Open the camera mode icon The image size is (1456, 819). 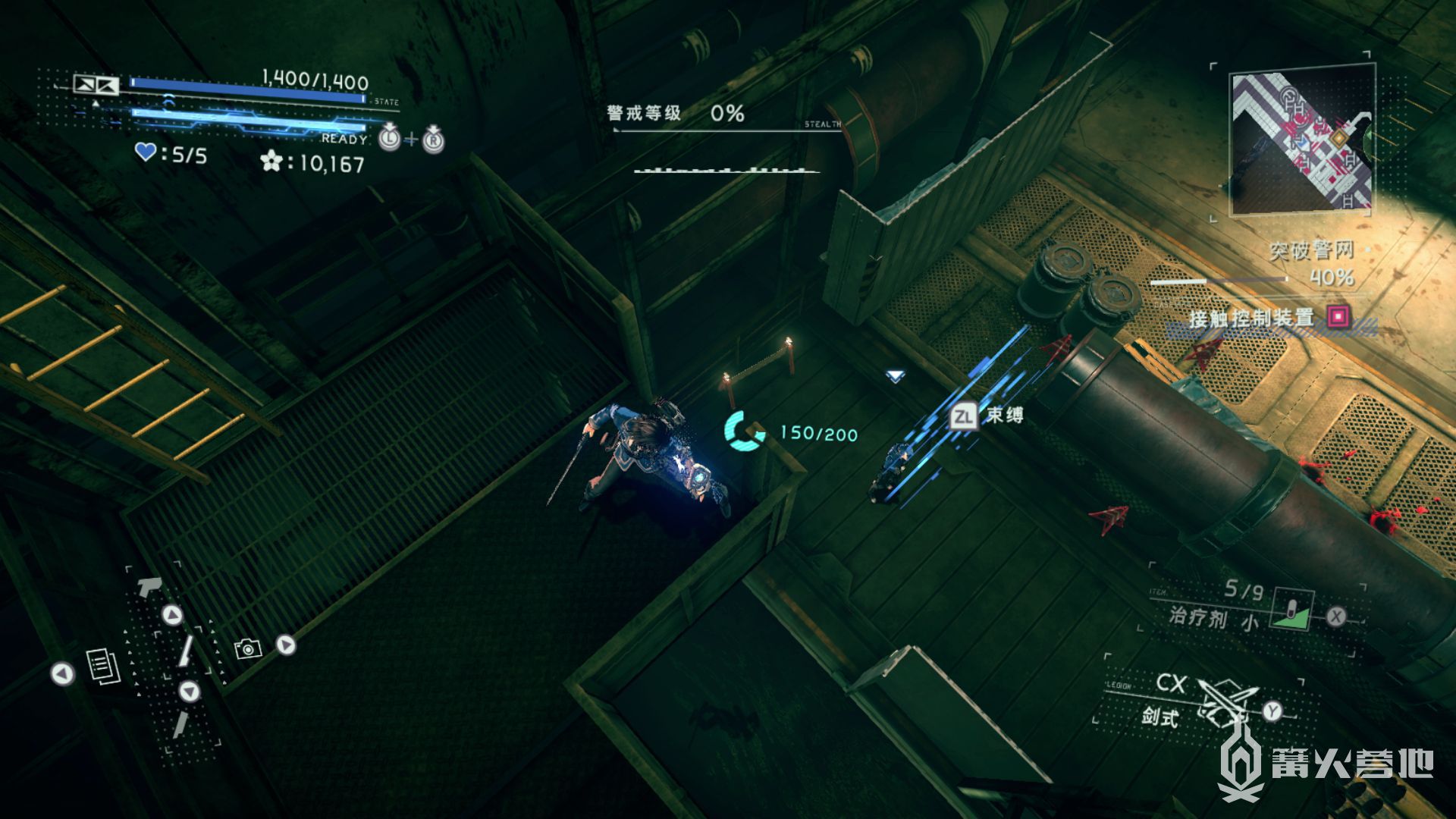pyautogui.click(x=247, y=648)
